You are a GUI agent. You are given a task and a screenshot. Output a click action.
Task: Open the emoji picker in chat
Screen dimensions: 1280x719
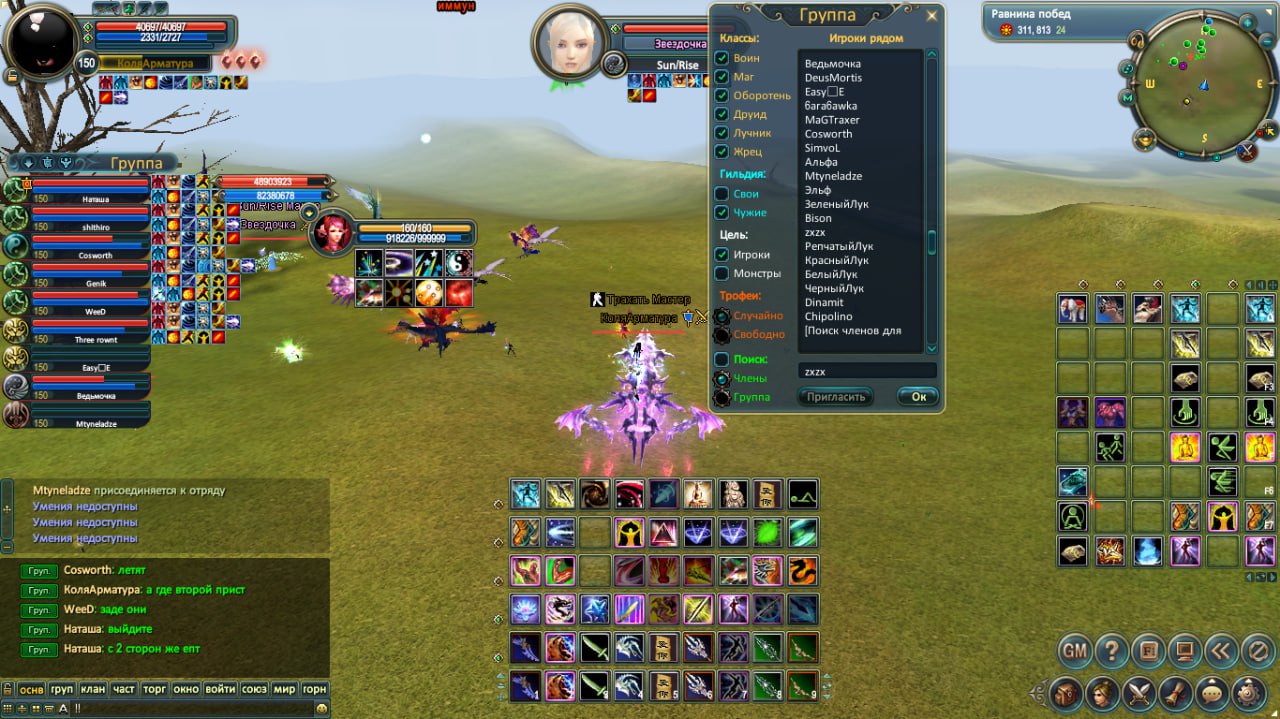point(321,708)
